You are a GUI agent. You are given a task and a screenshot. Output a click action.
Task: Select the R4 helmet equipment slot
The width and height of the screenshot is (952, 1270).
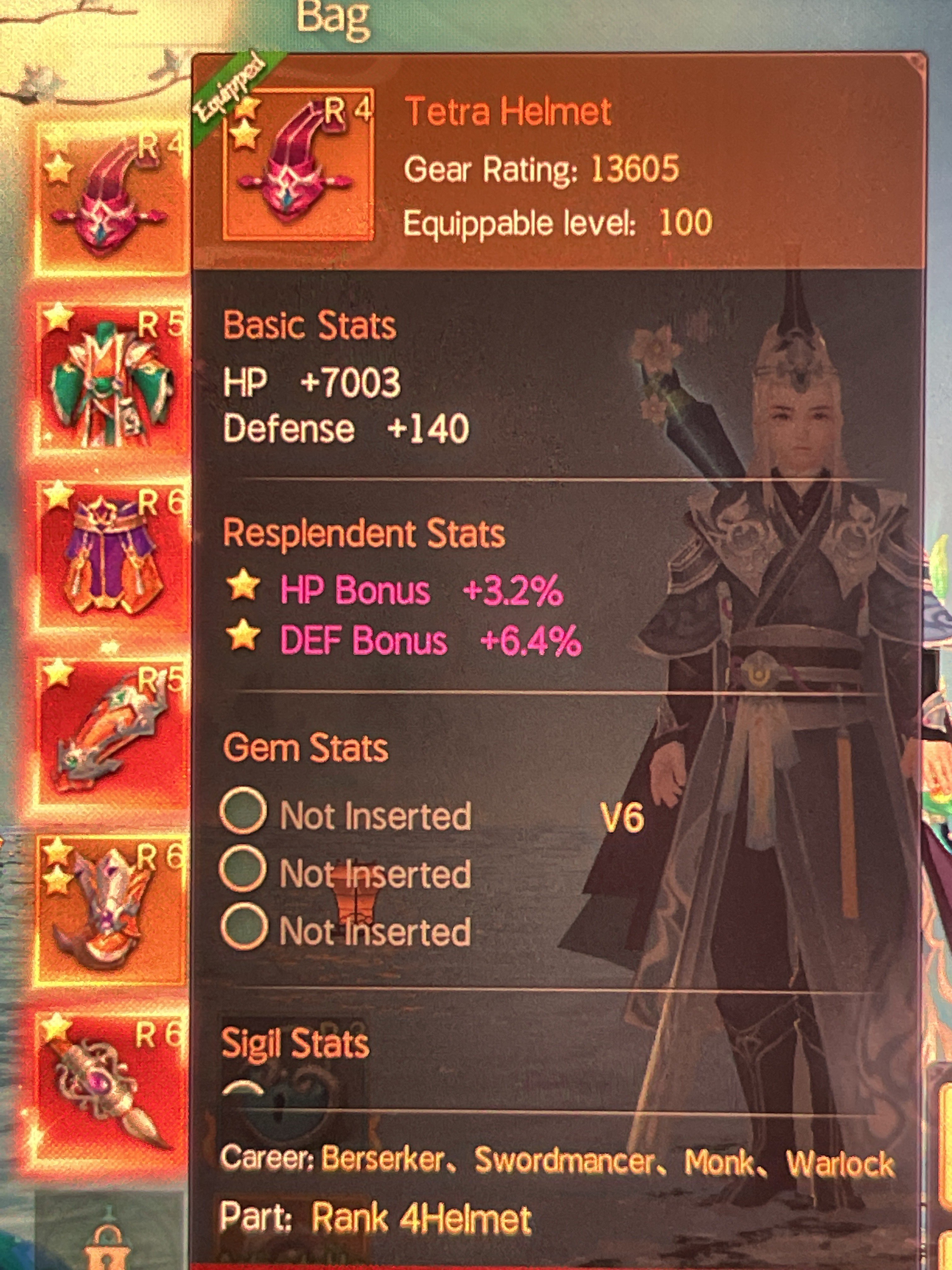click(111, 201)
